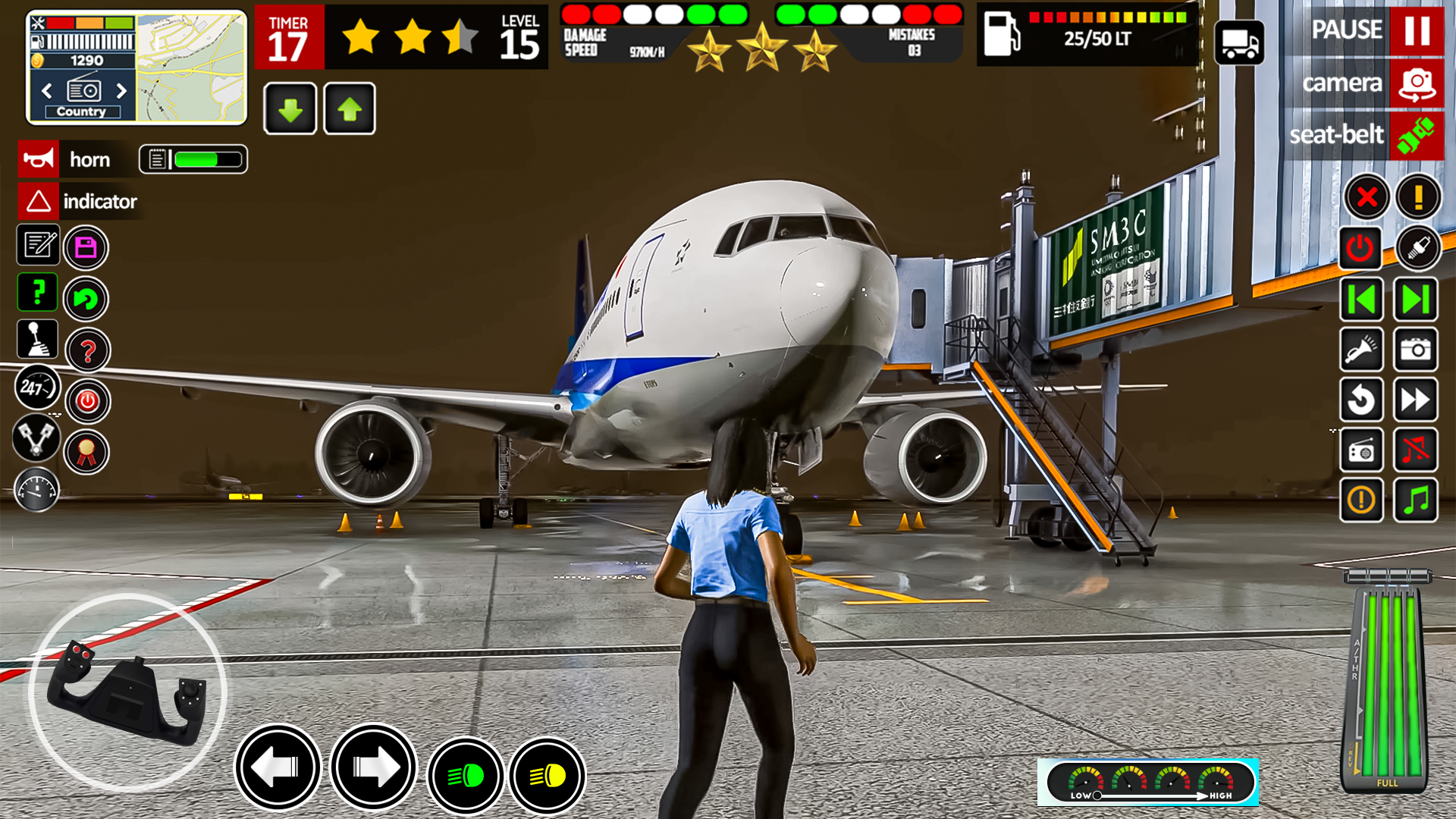Click the right arrow beside the radio display
1456x819 pixels.
(x=123, y=91)
